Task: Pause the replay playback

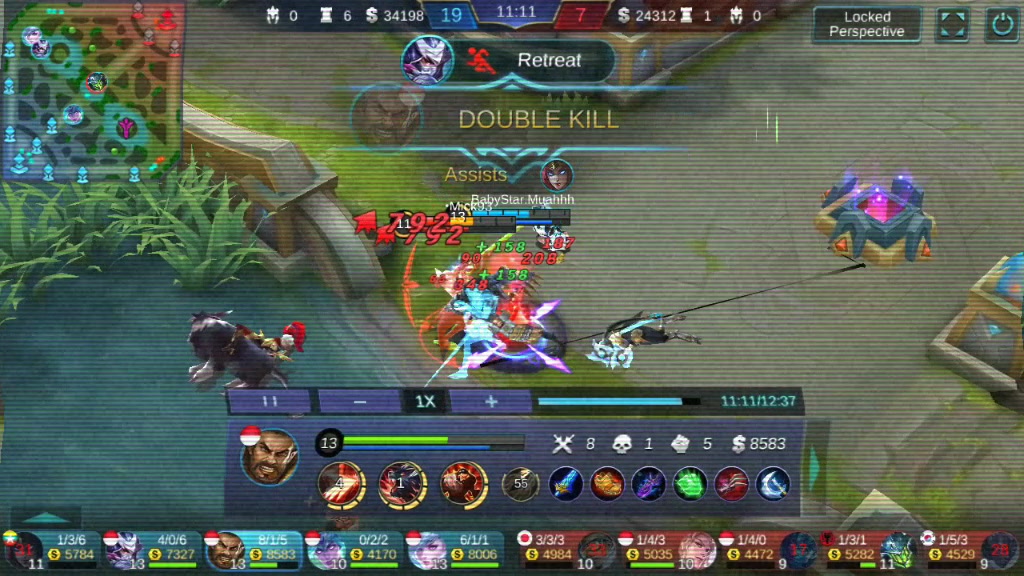Action: pos(270,401)
